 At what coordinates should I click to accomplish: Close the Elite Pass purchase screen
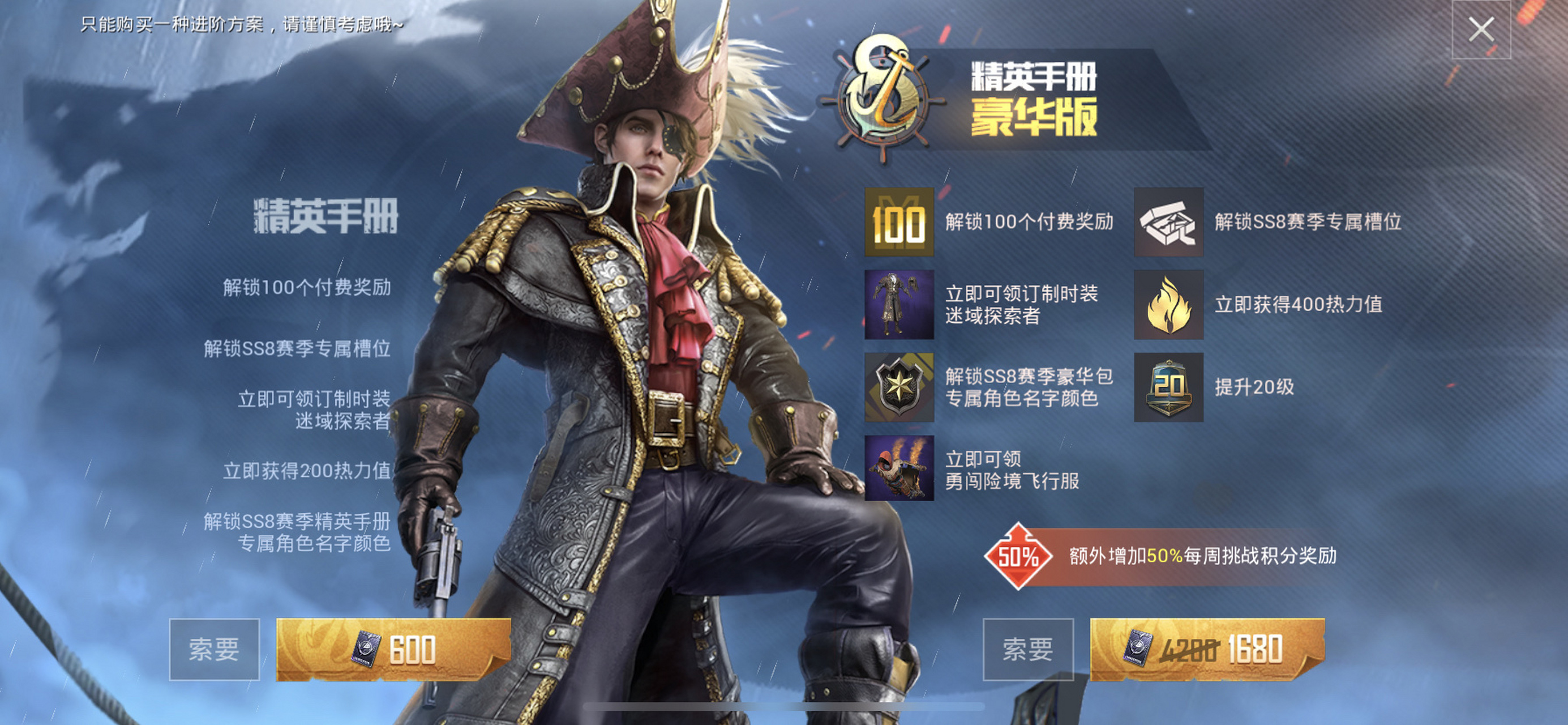coord(1480,30)
